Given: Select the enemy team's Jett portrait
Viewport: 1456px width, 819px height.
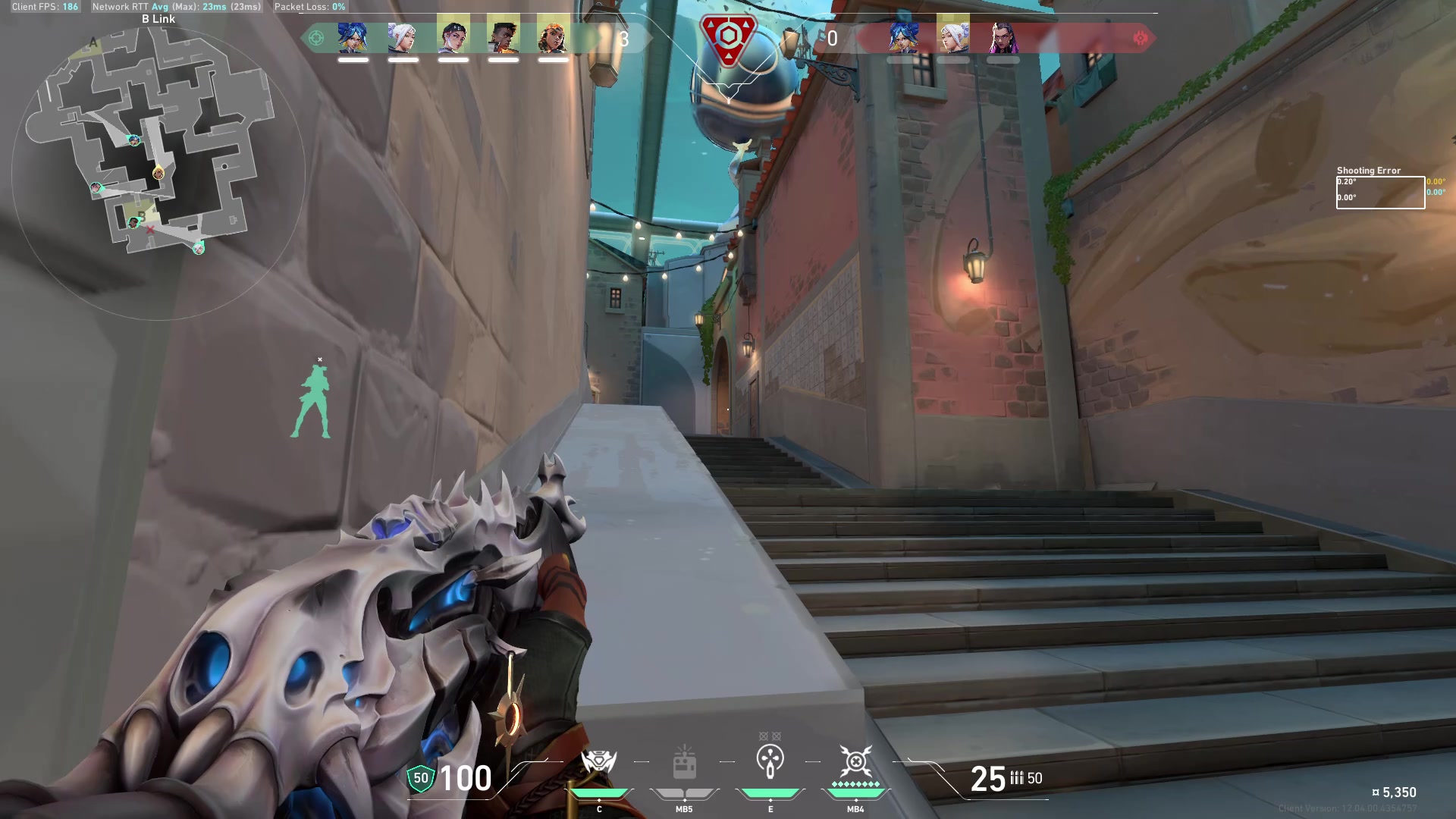Looking at the screenshot, I should coord(952,37).
